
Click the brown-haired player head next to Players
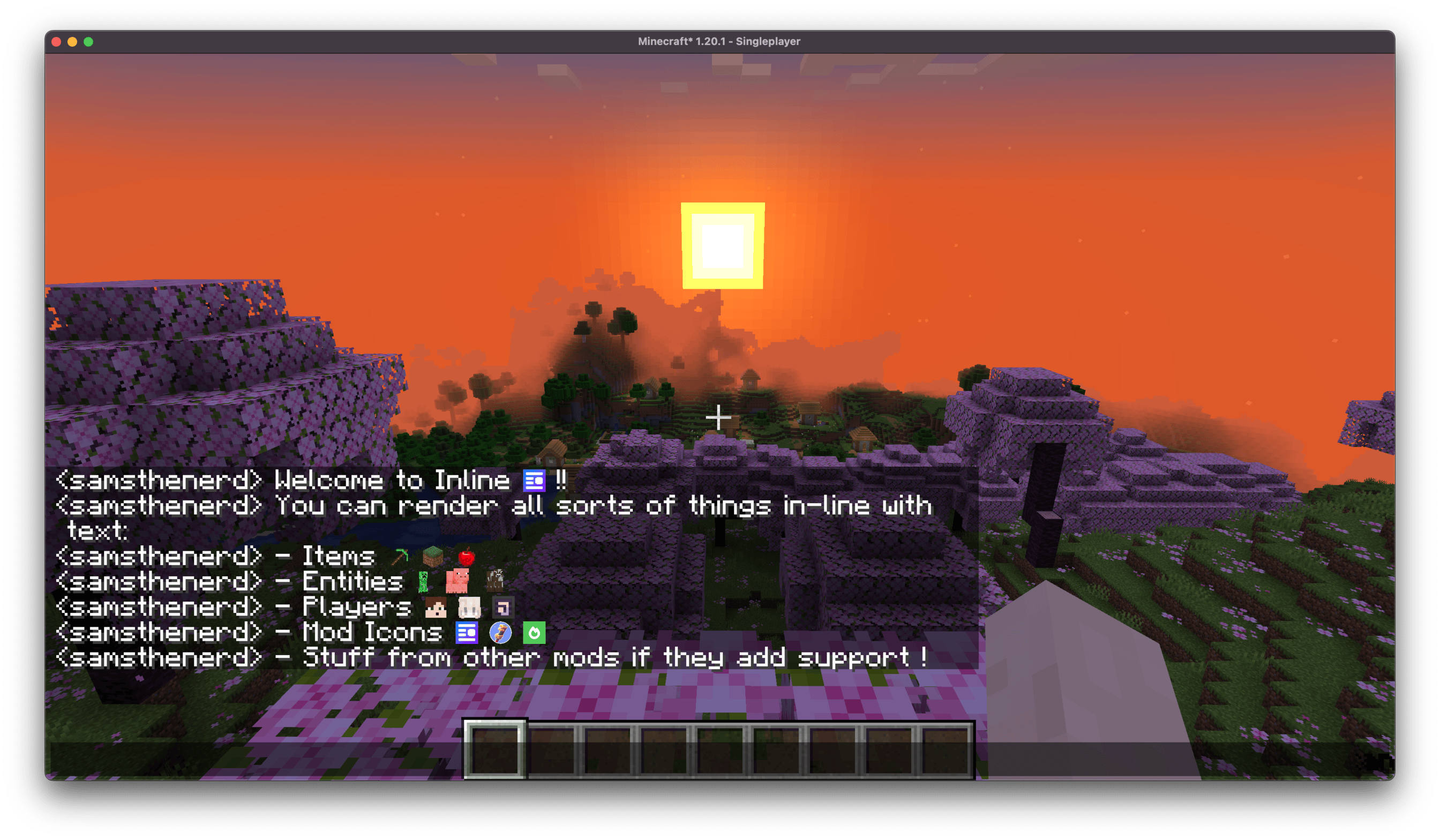pos(436,609)
